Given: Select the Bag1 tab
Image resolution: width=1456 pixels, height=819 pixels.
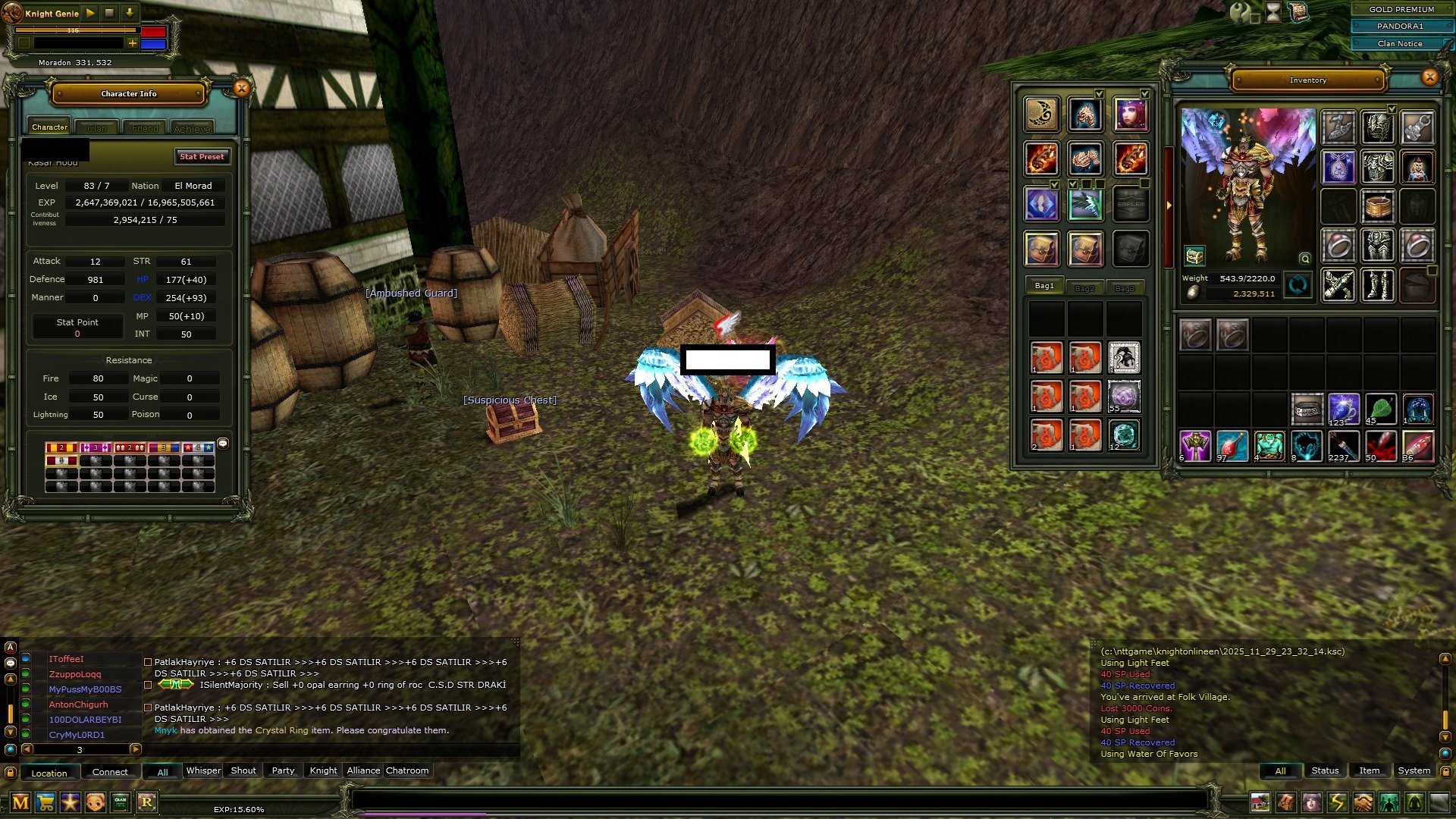Looking at the screenshot, I should 1044,286.
